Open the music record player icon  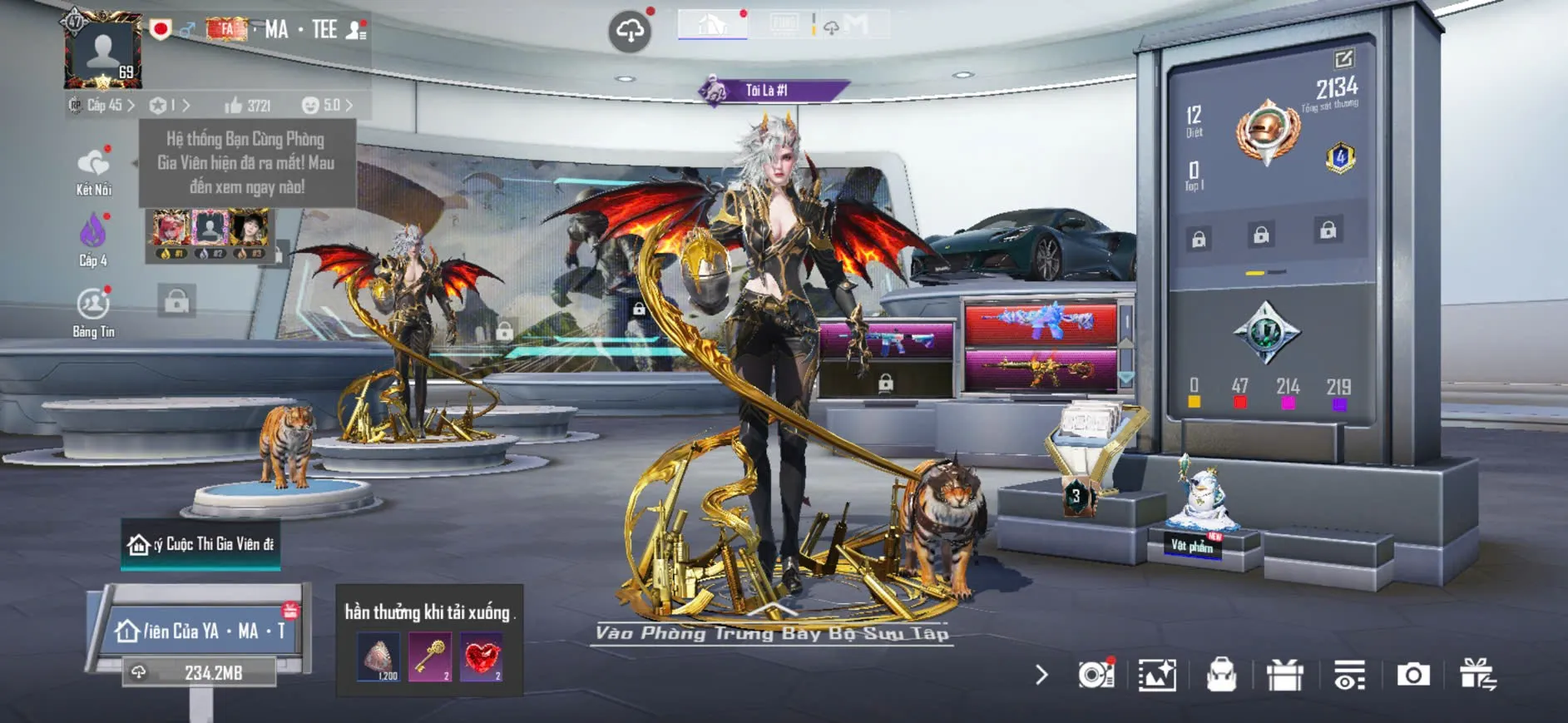point(1096,675)
